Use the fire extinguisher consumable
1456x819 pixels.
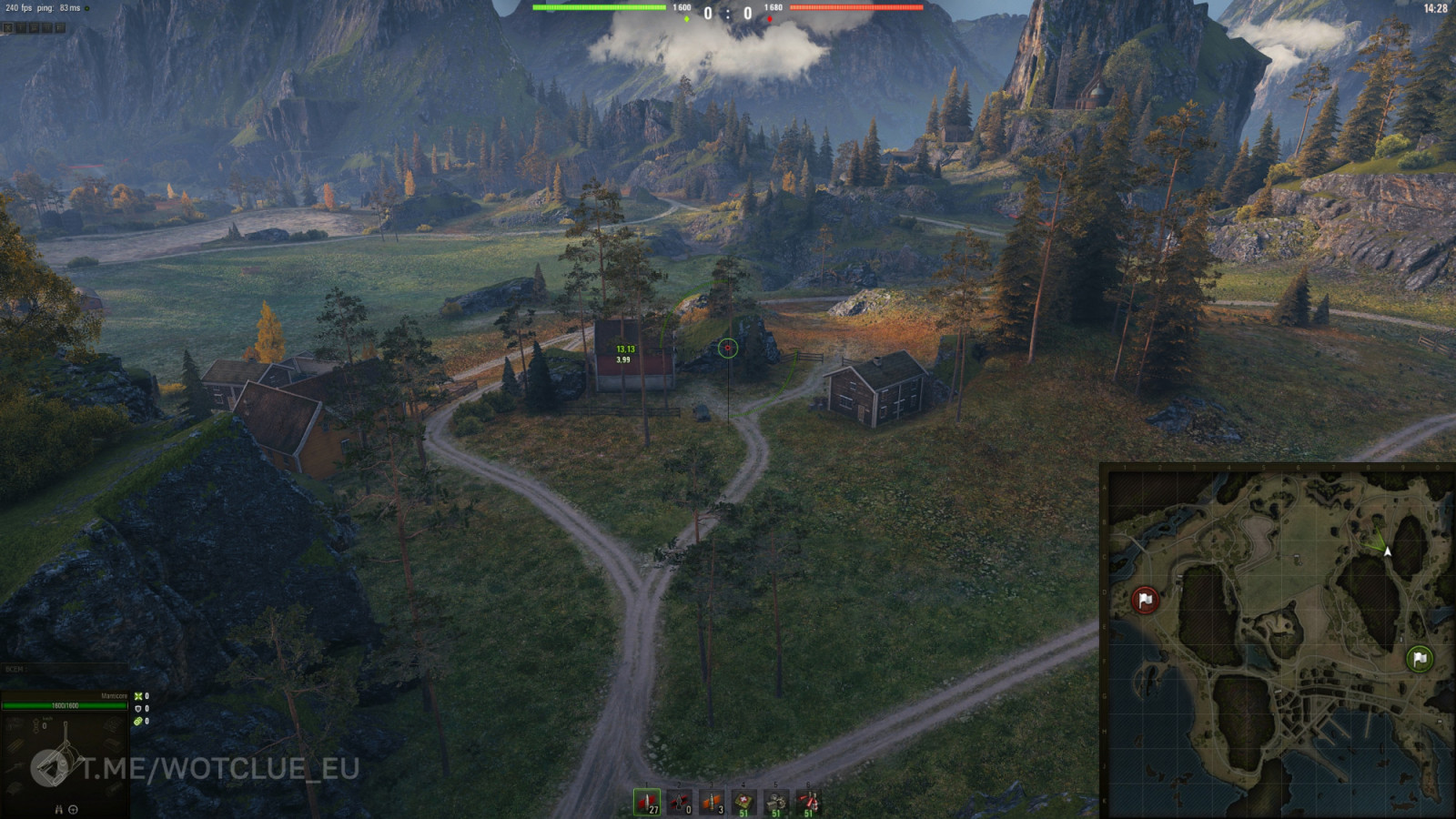coord(808,802)
